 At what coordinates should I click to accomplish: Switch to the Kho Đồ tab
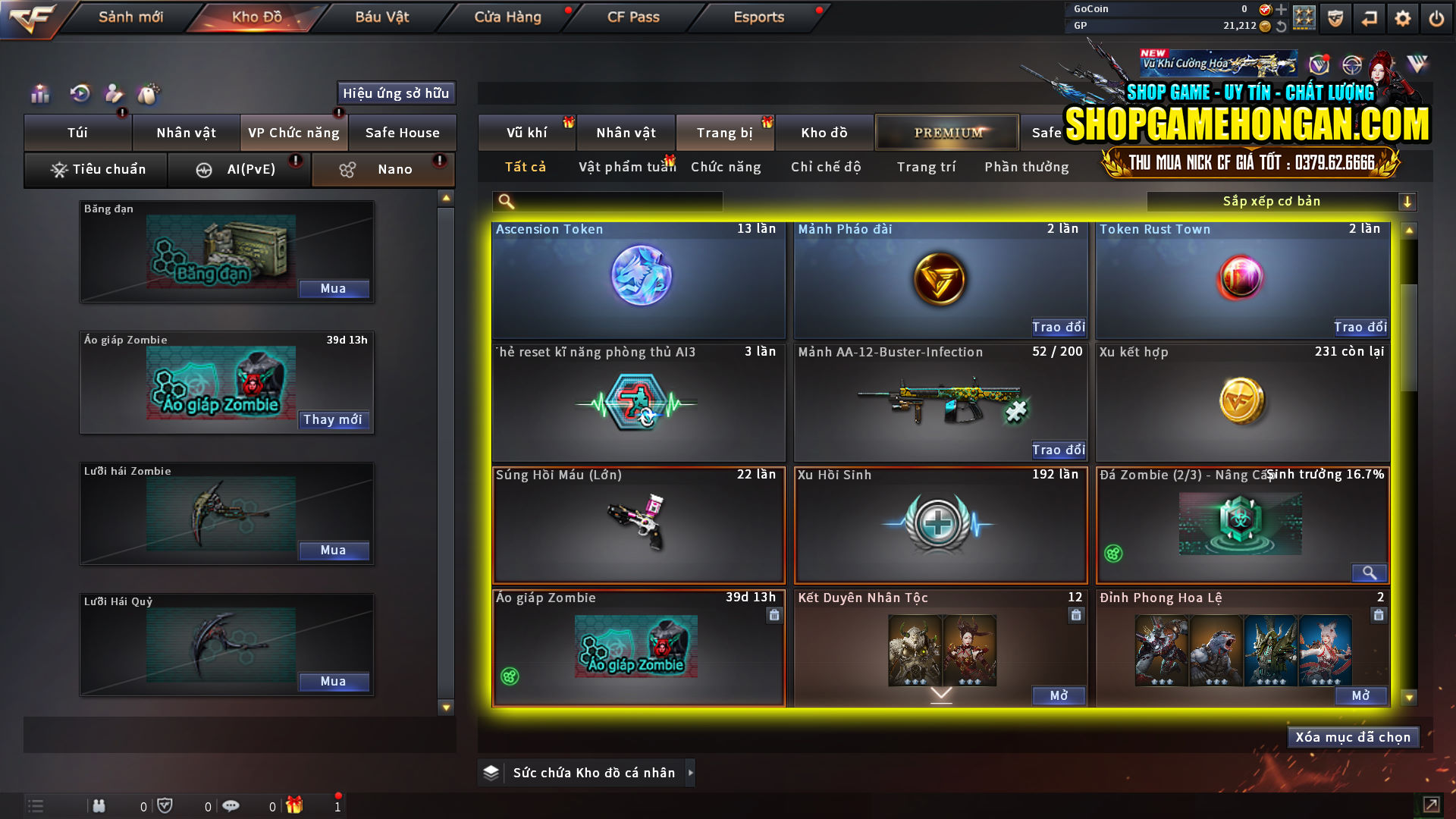coord(256,17)
